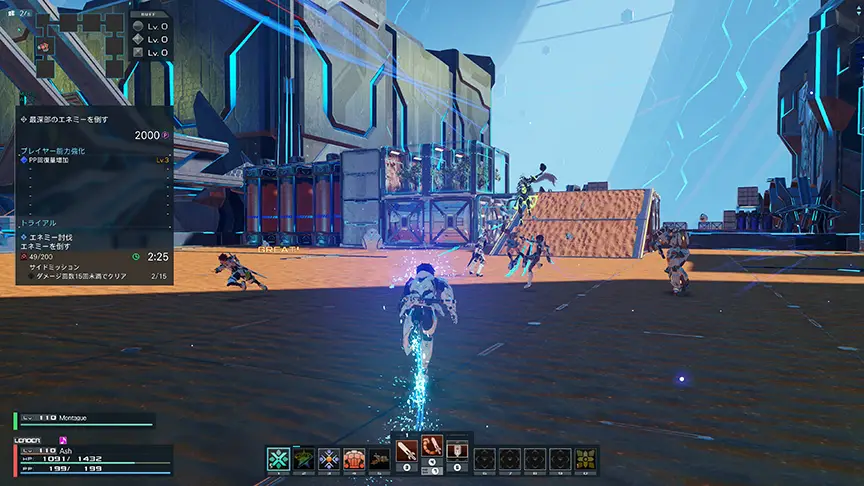Select the square buff icon in the BUFF panel
Viewport: 864px width, 486px height.
[139, 52]
